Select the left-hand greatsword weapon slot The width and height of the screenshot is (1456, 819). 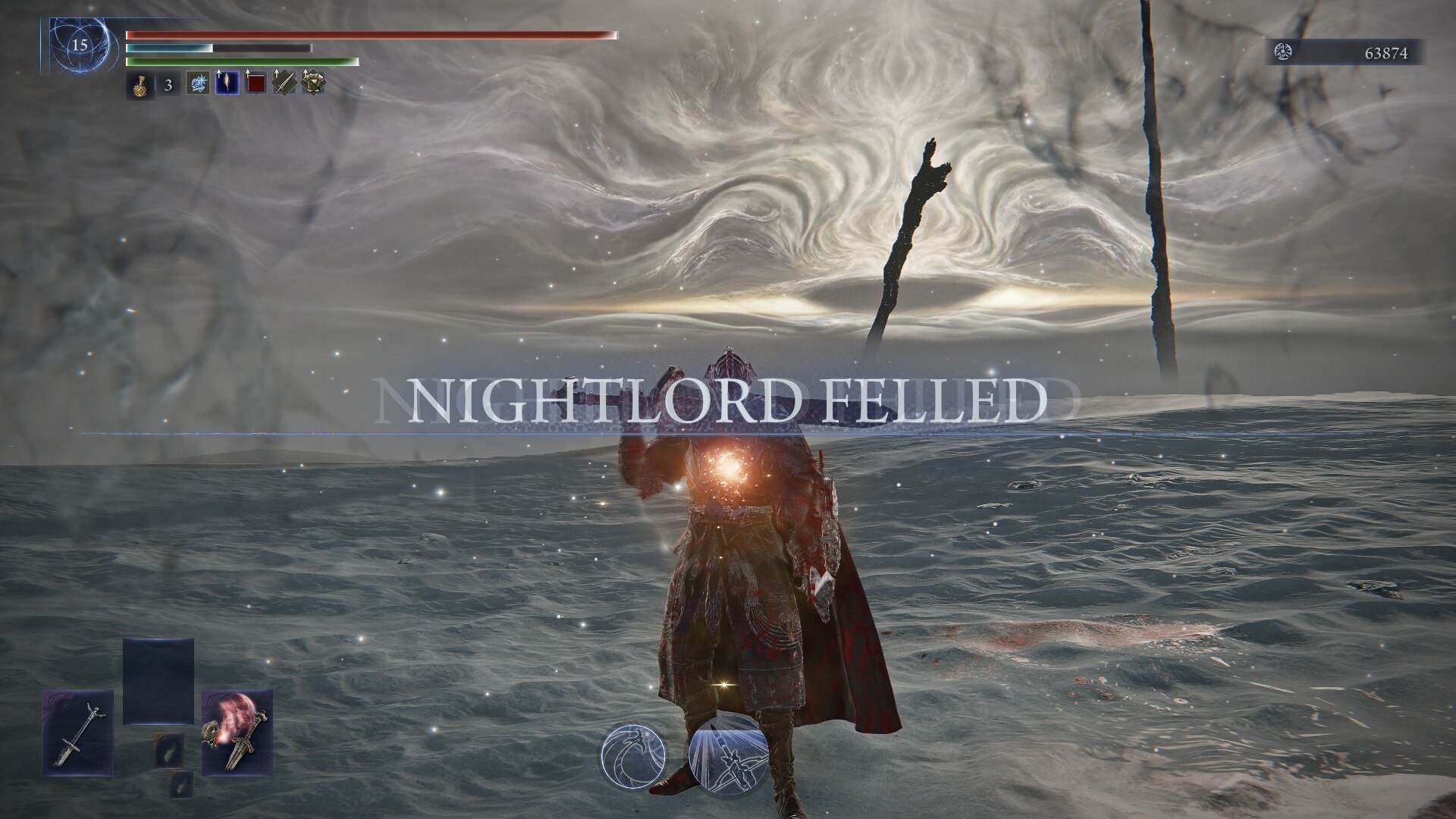click(77, 733)
